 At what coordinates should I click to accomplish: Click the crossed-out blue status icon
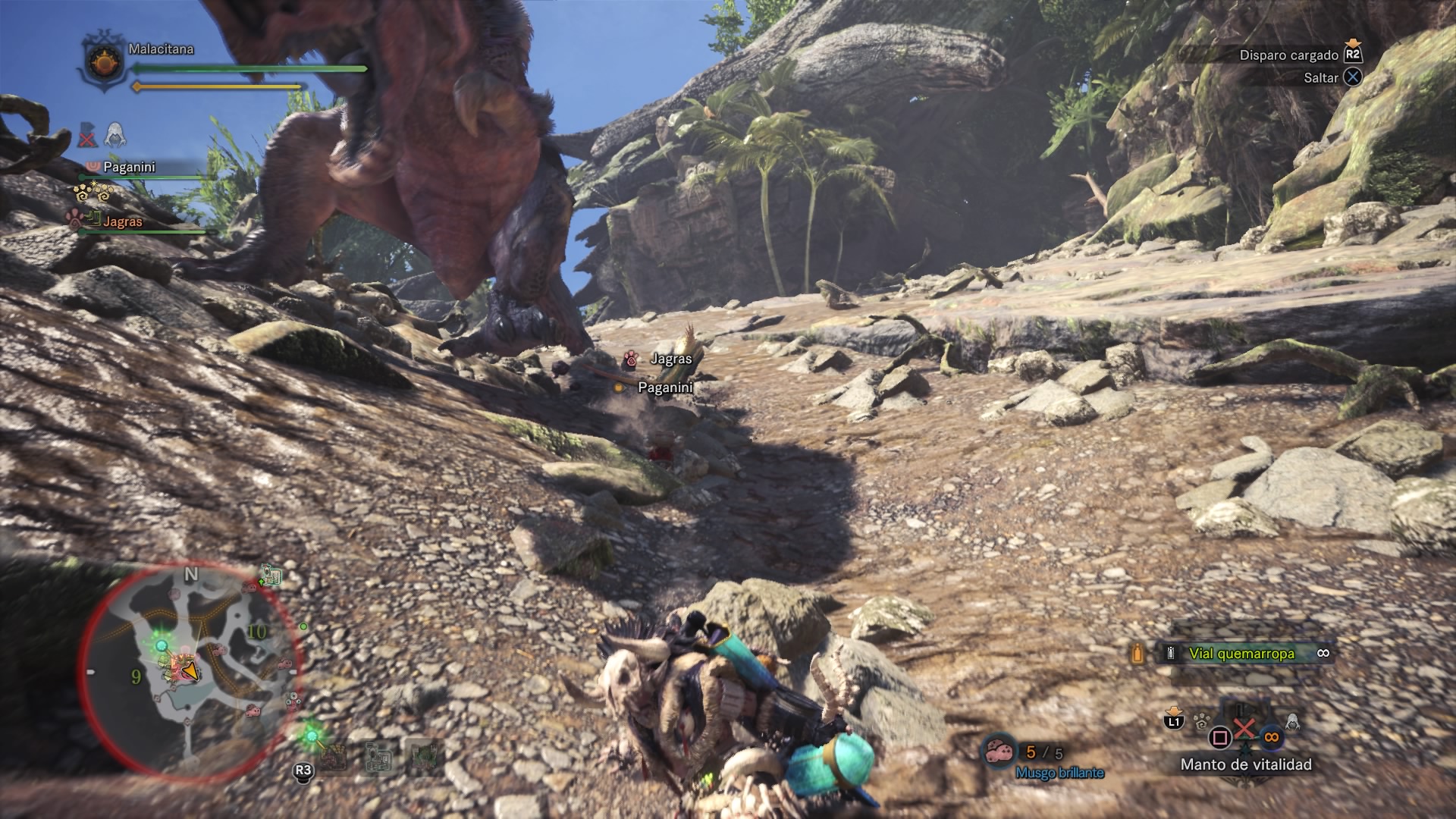(87, 136)
